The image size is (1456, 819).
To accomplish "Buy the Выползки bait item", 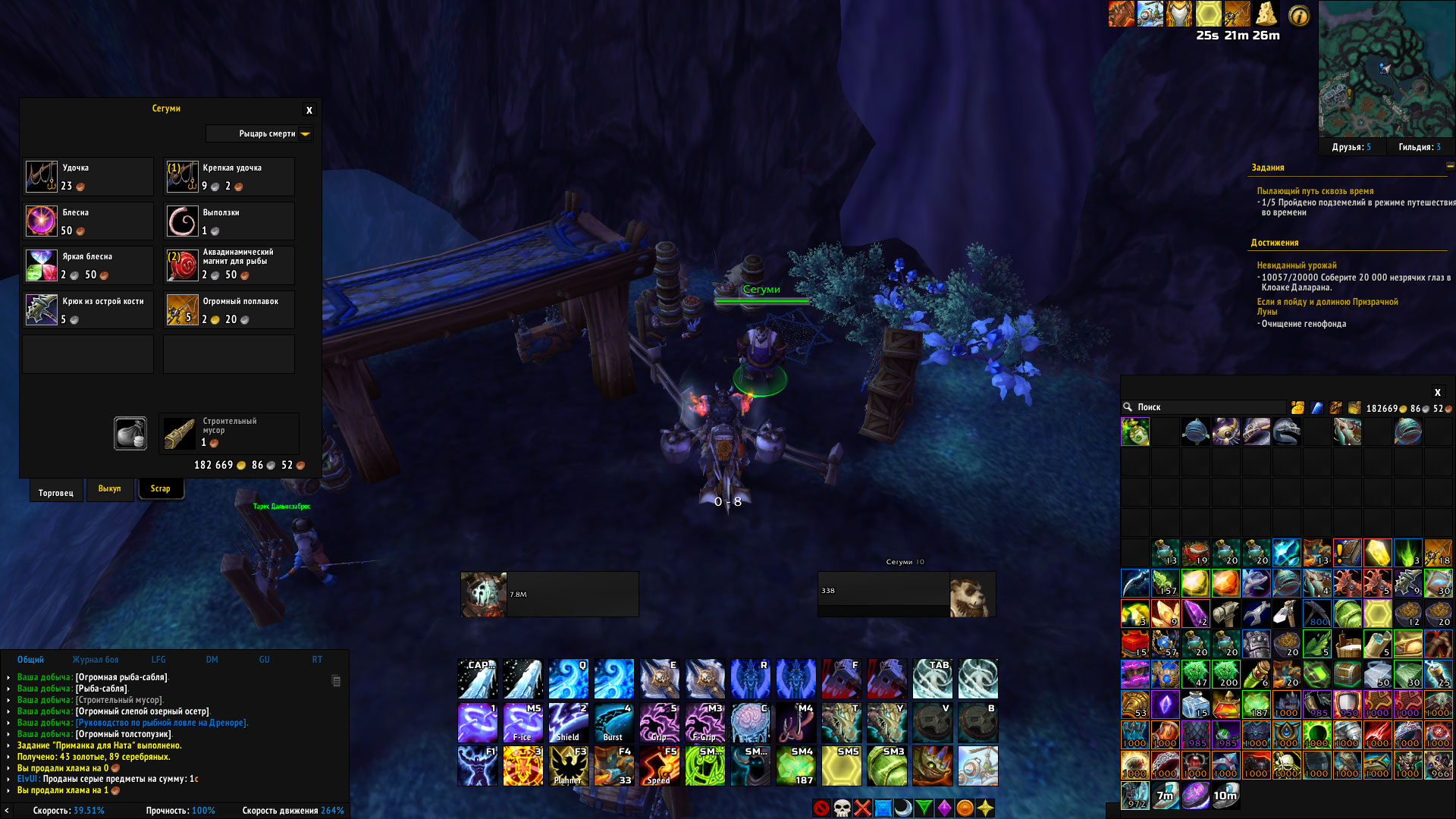I will pos(182,221).
